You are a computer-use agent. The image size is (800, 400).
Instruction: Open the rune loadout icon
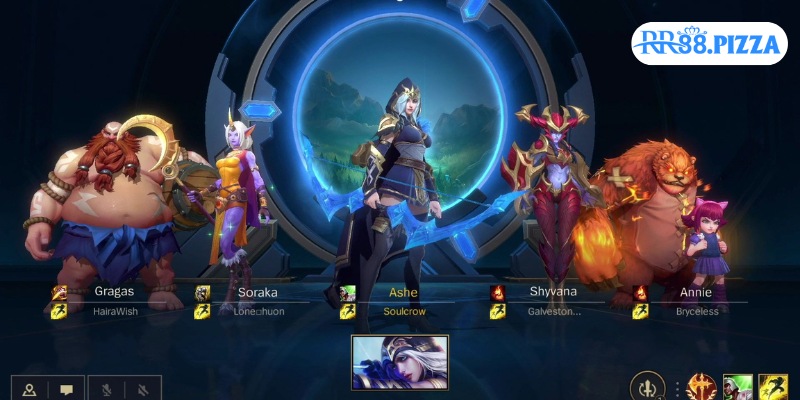[701, 388]
